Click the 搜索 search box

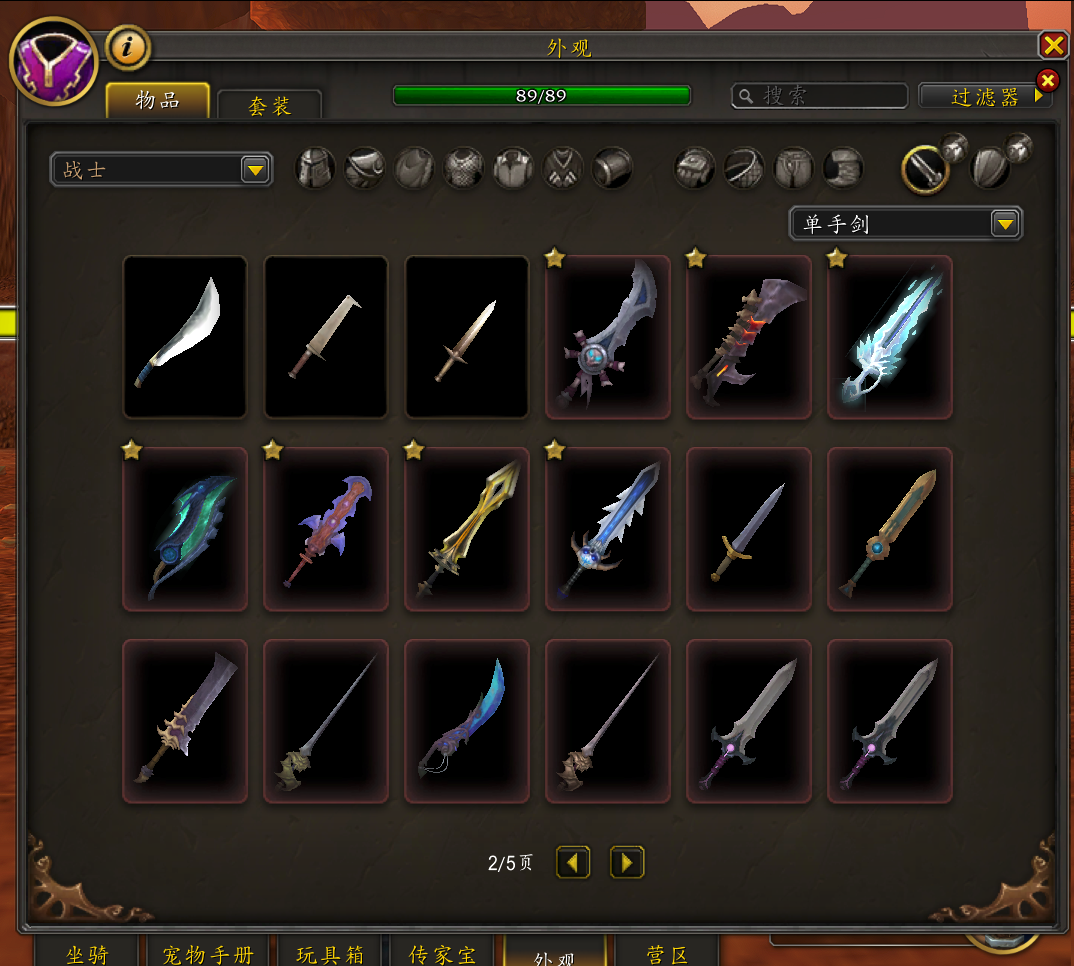coord(820,96)
